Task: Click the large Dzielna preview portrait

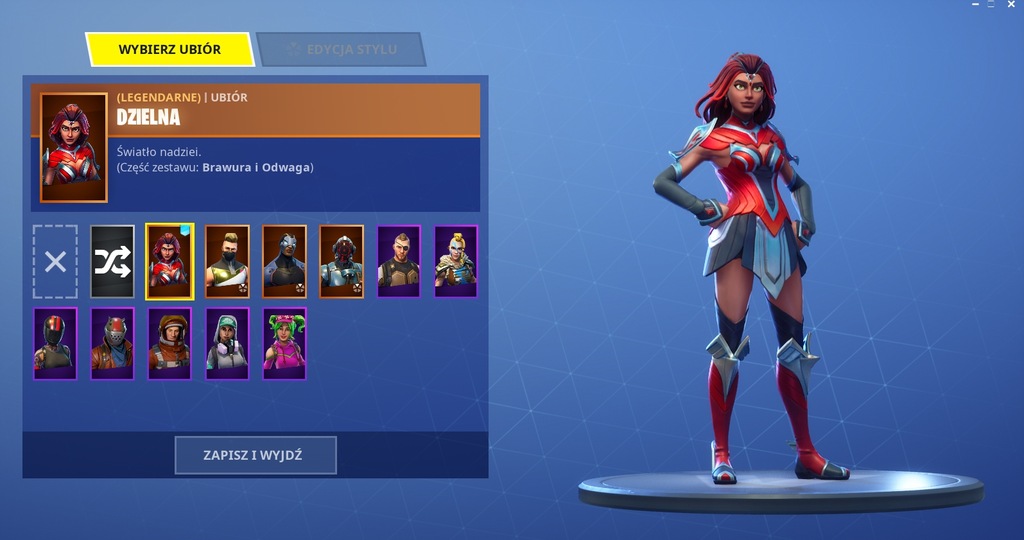Action: tap(74, 148)
